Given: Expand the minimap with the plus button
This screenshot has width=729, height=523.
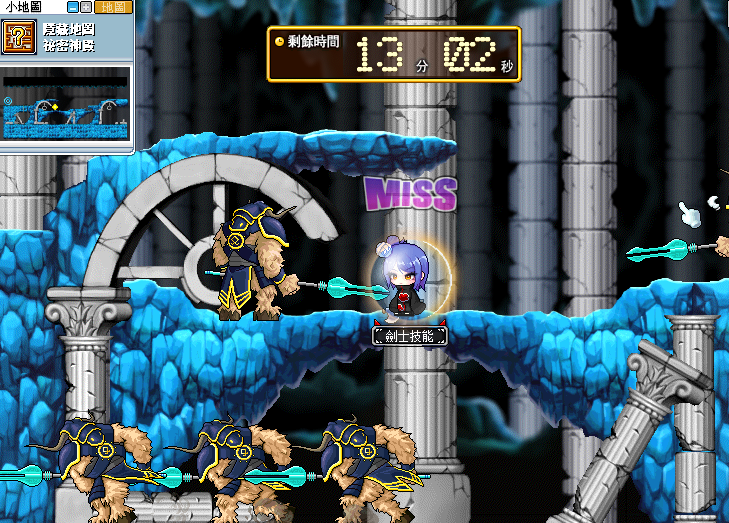Looking at the screenshot, I should pos(87,7).
